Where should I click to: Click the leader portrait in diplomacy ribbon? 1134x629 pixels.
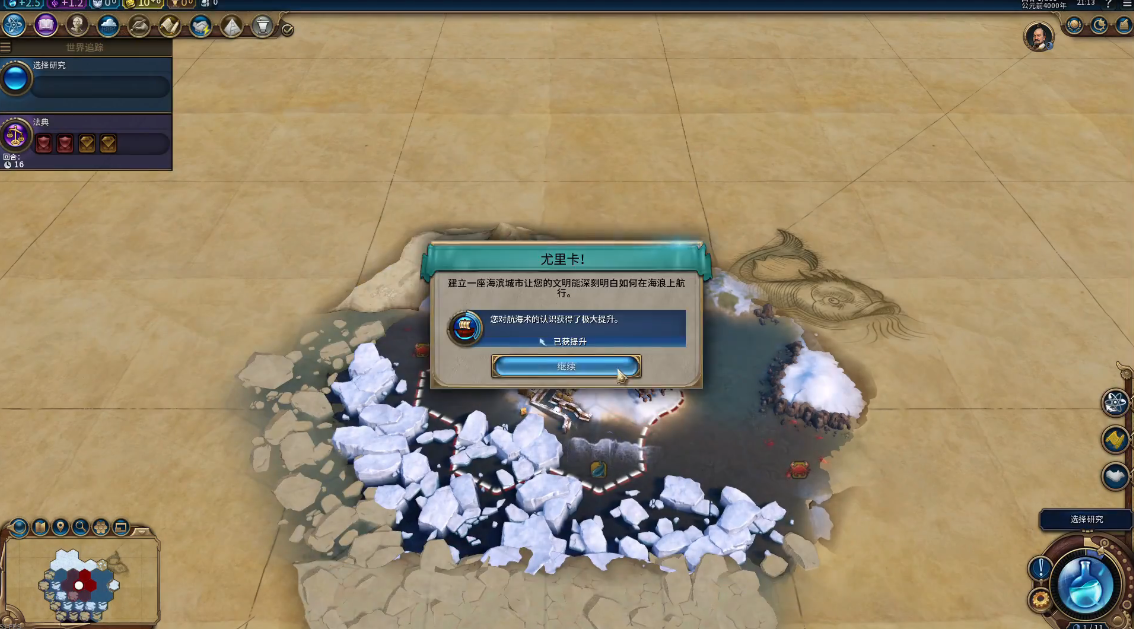(x=1039, y=37)
